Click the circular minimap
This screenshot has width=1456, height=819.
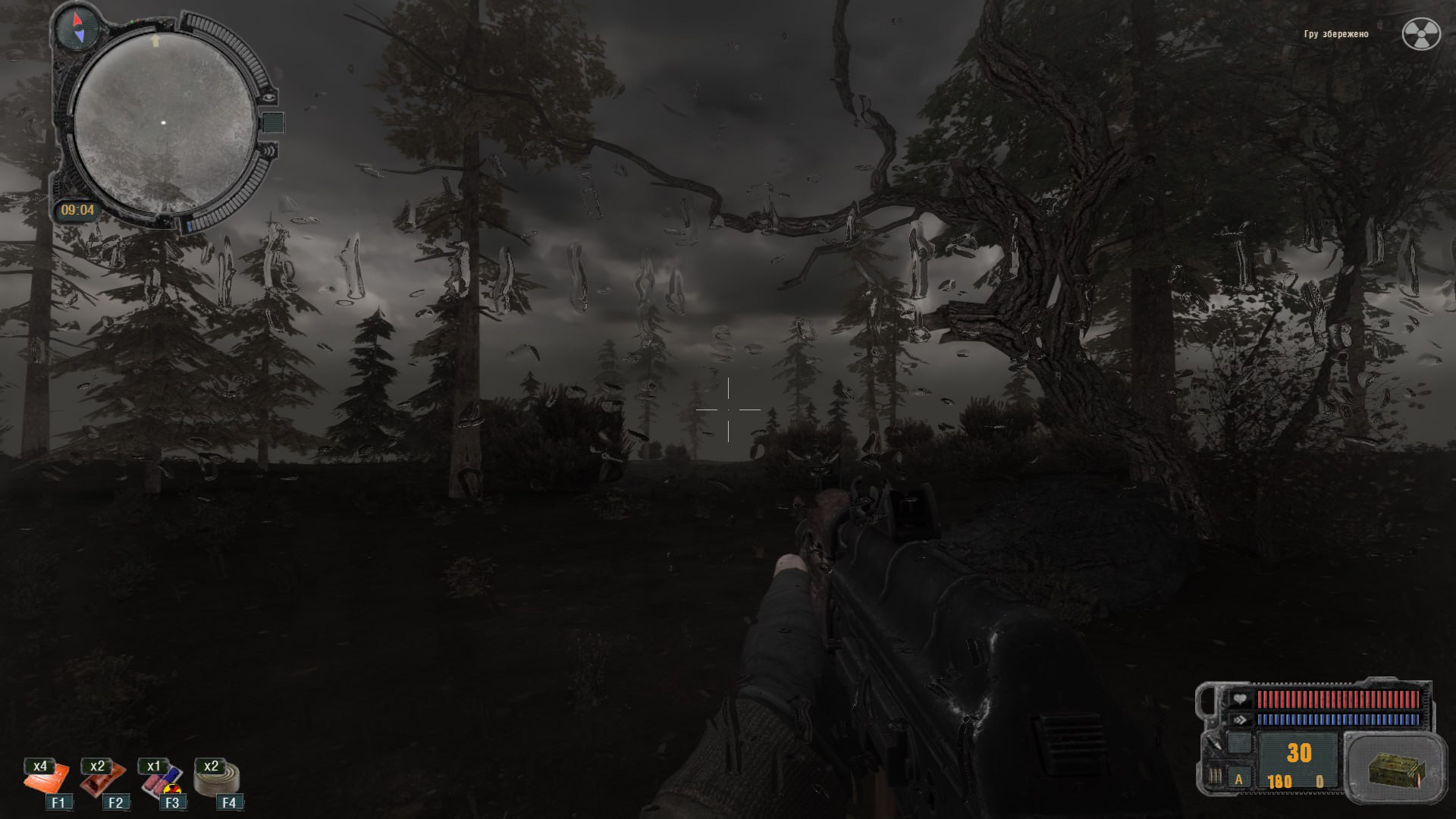pos(165,123)
